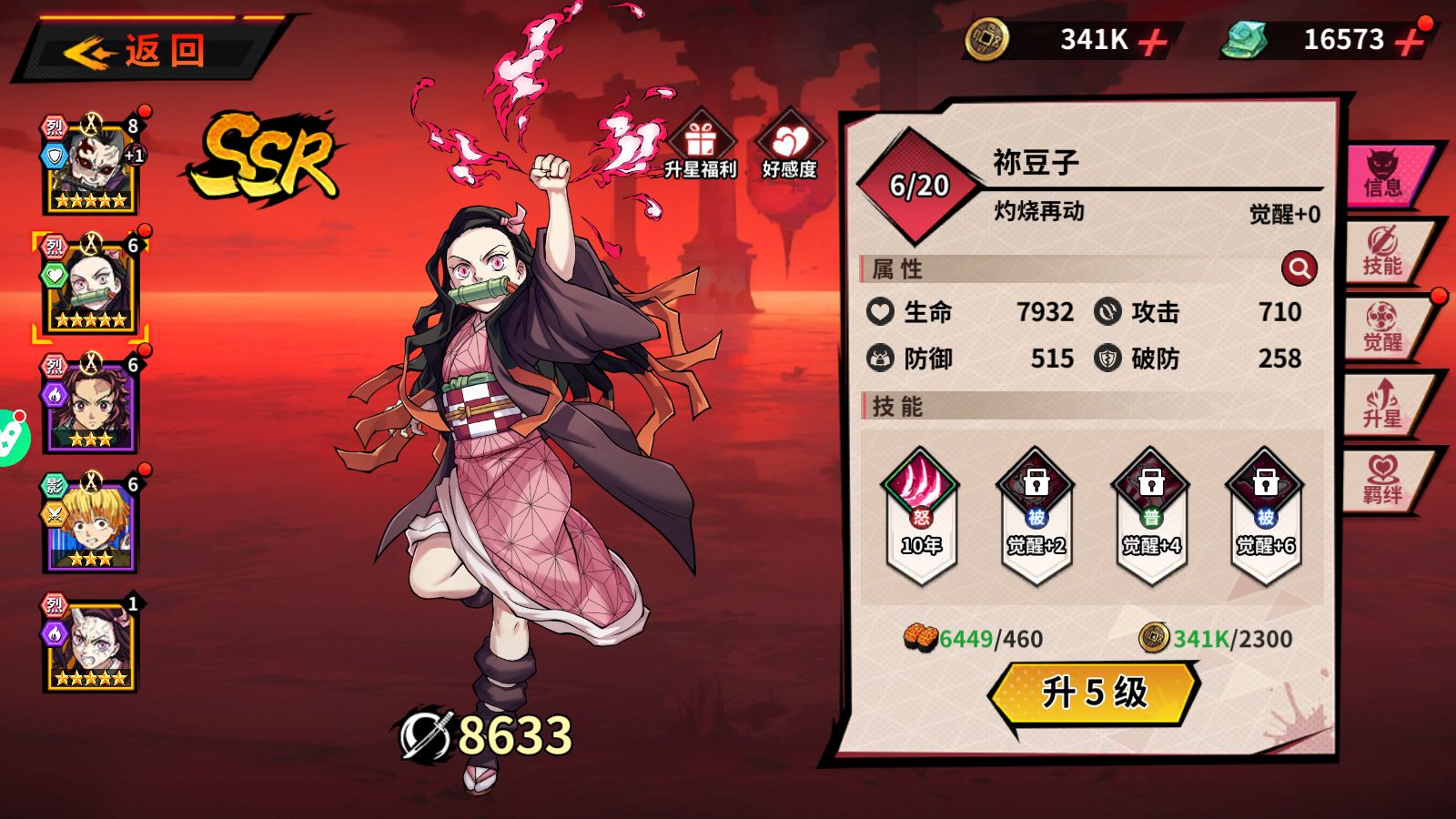Select the level 1 demon girl portrait
Viewport: 1456px width, 819px height.
pos(90,645)
